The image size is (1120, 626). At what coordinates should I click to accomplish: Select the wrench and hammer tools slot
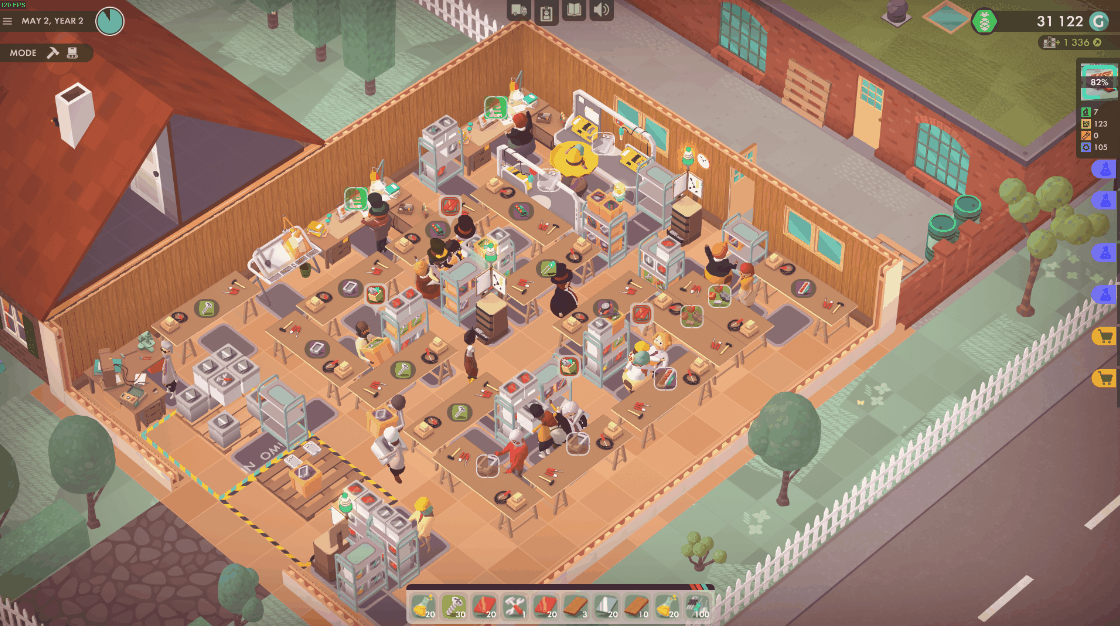[515, 605]
